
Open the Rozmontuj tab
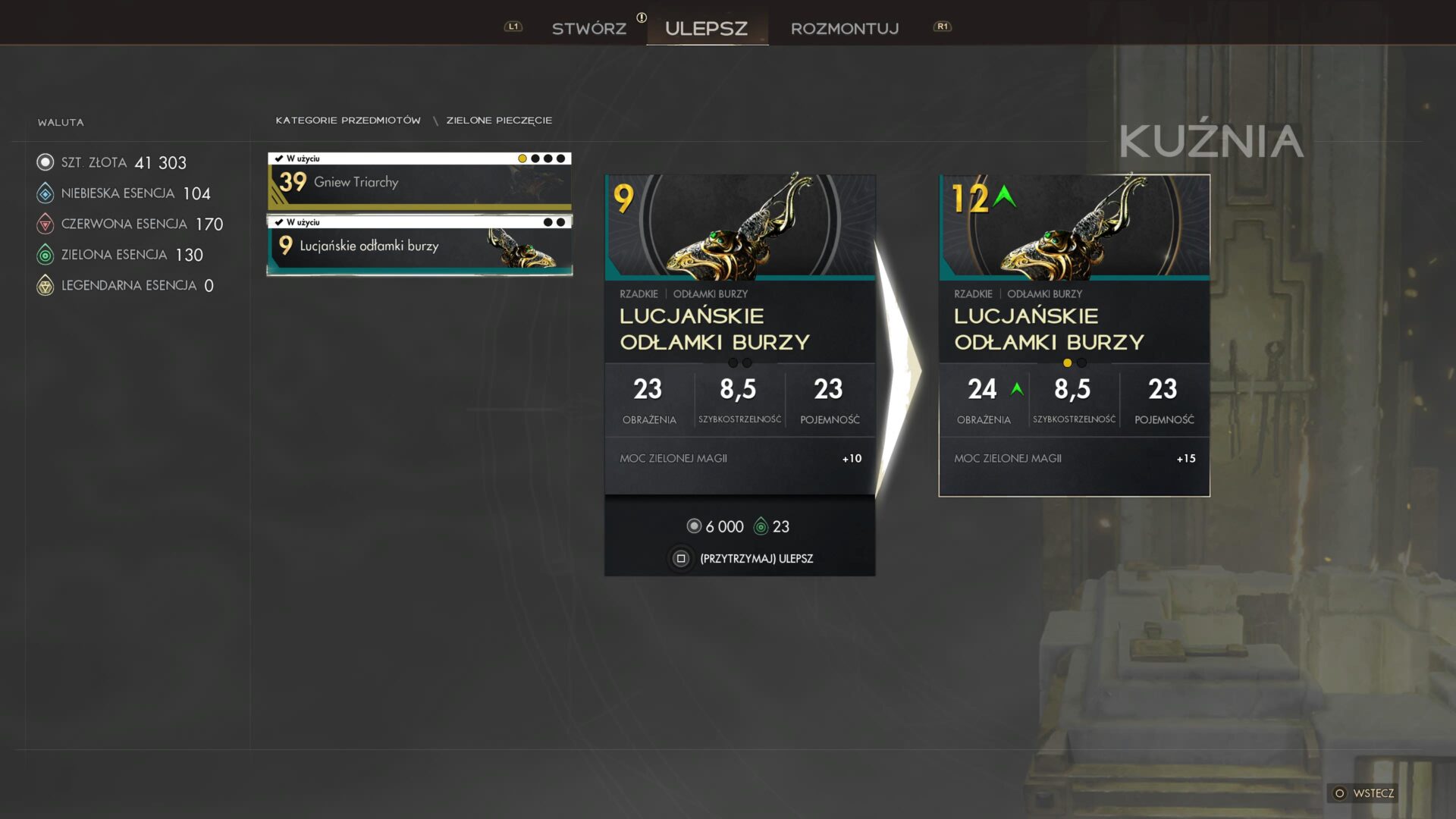coord(844,29)
